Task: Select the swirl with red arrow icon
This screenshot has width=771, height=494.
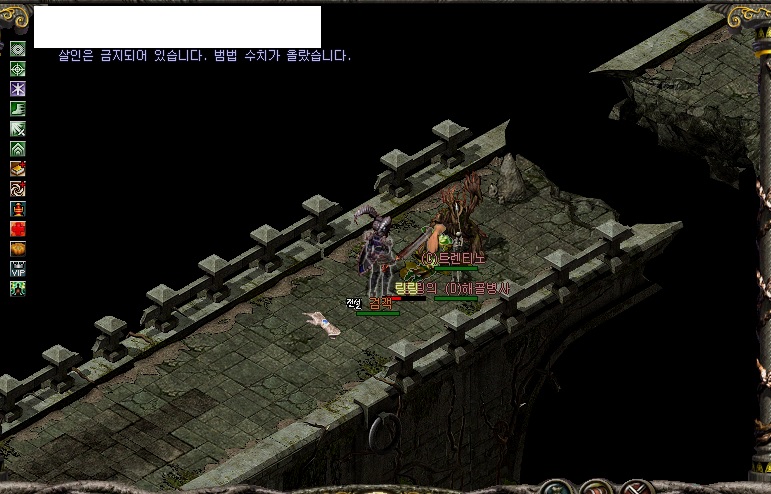Action: coord(18,189)
